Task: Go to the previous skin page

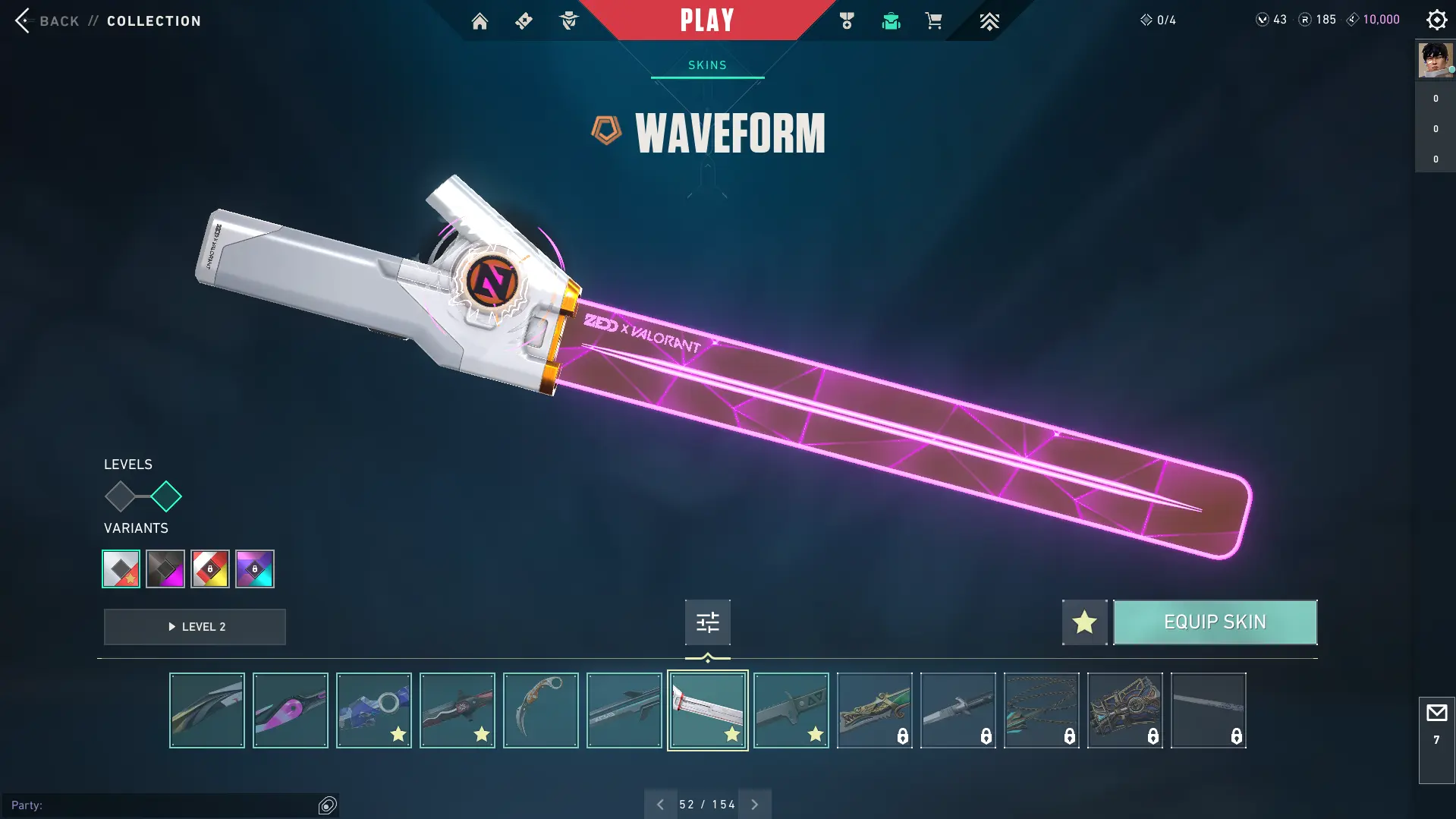Action: point(660,805)
